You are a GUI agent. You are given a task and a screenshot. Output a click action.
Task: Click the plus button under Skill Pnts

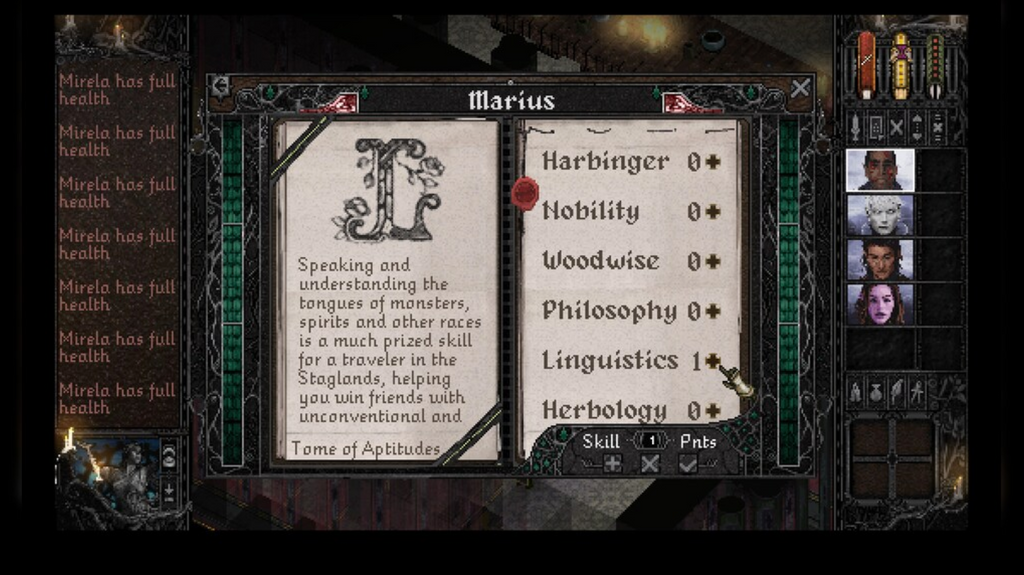click(x=612, y=464)
